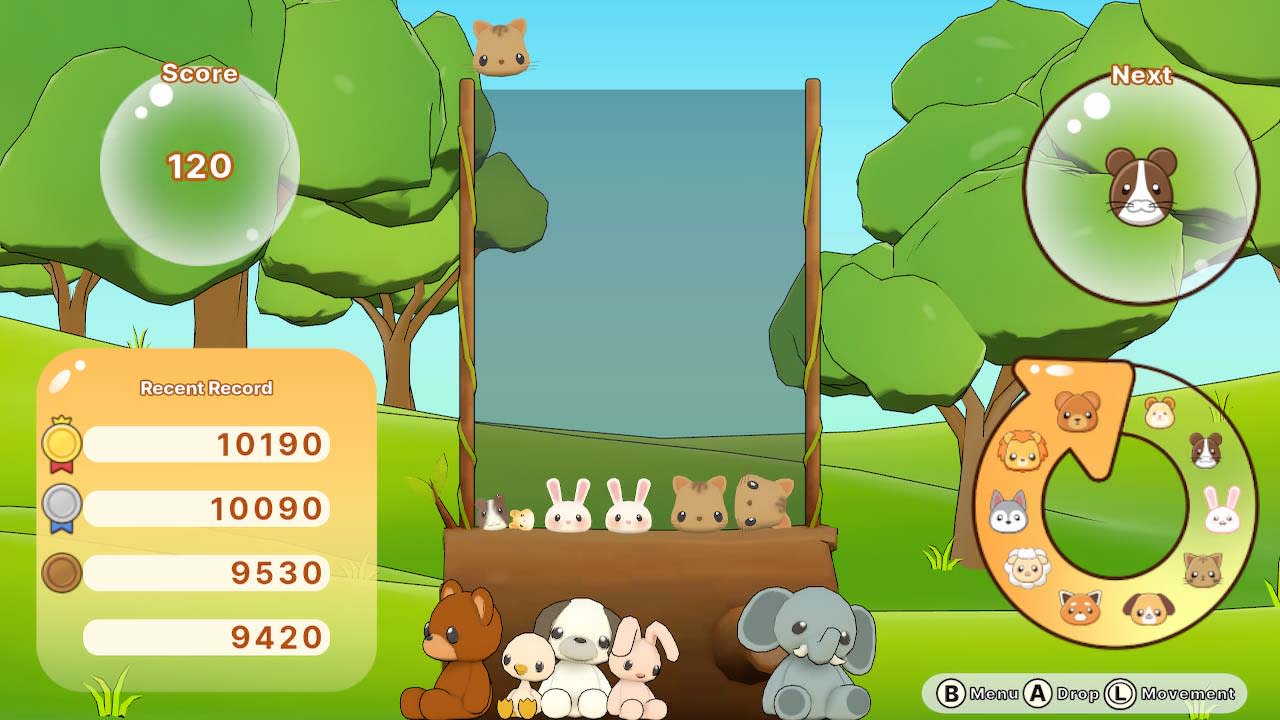Select the red panda icon in the circle
The width and height of the screenshot is (1280, 720).
click(x=1079, y=605)
